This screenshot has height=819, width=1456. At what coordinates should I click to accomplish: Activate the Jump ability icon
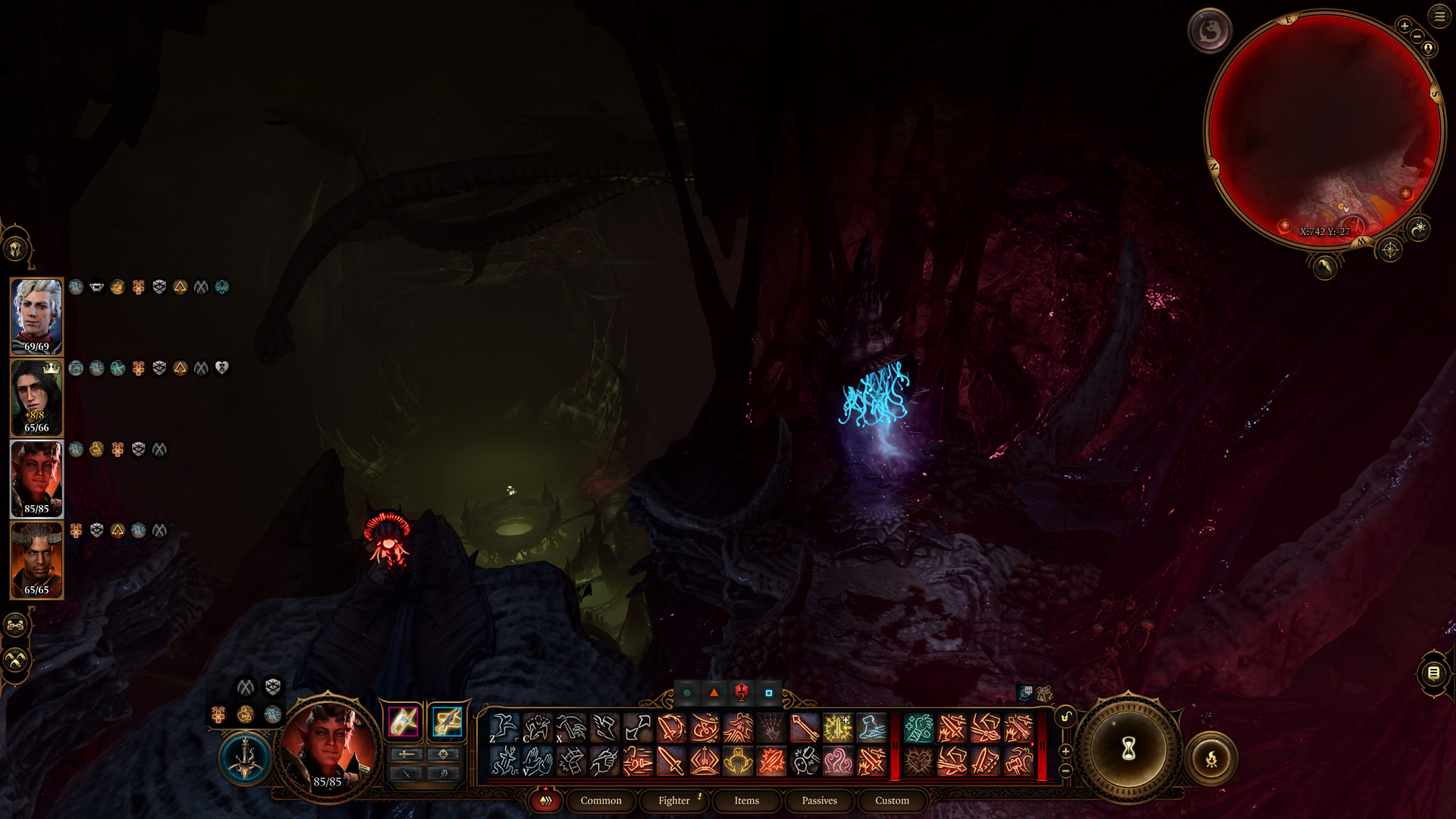(x=504, y=728)
